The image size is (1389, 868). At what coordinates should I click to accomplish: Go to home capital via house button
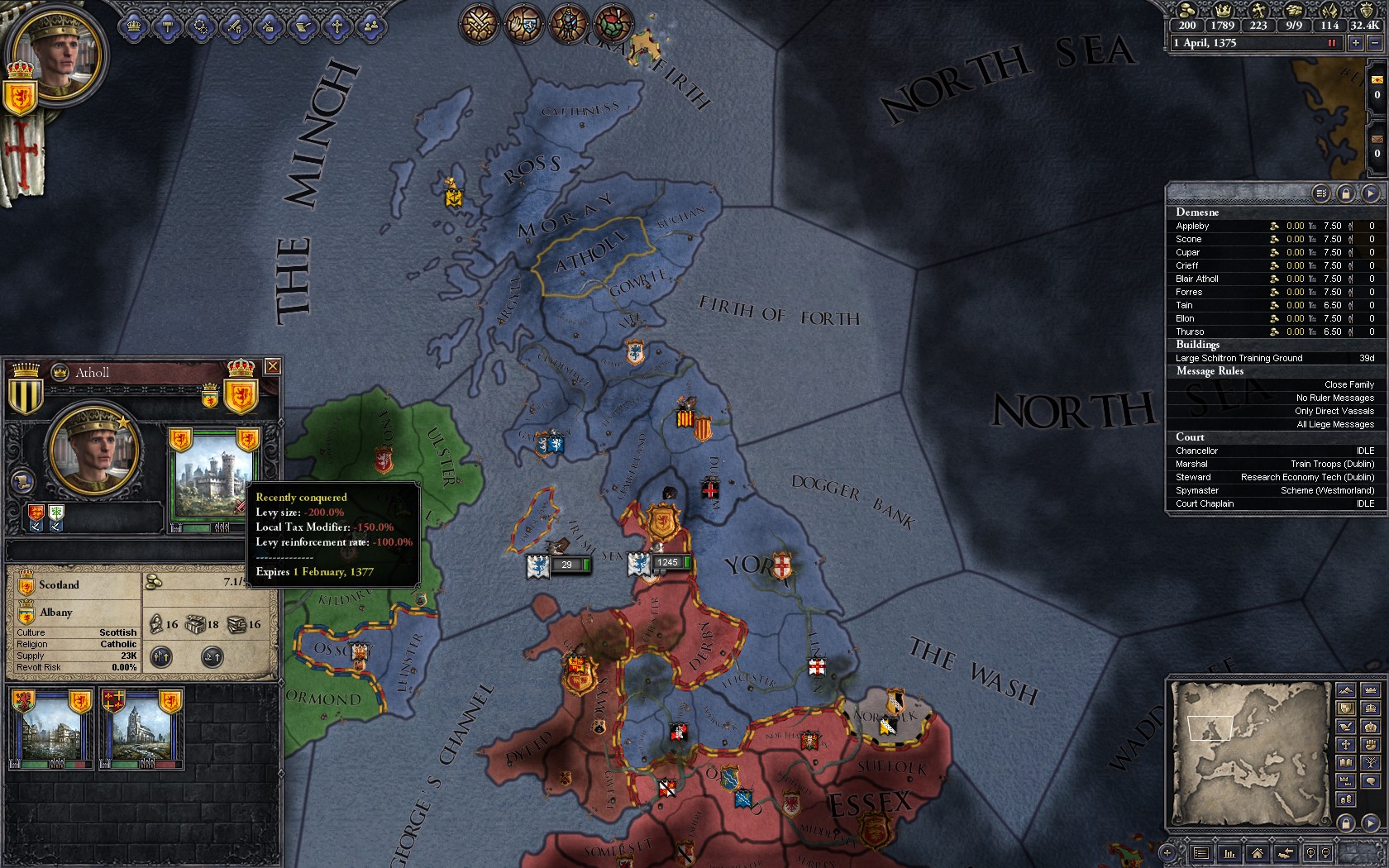pyautogui.click(x=1257, y=852)
